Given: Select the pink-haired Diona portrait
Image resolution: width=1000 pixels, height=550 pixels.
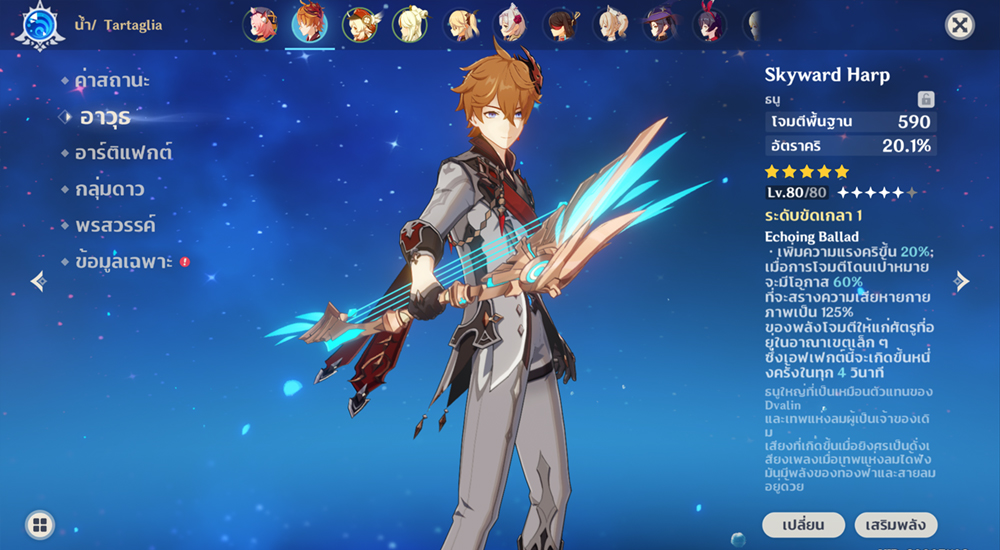Looking at the screenshot, I should (259, 24).
